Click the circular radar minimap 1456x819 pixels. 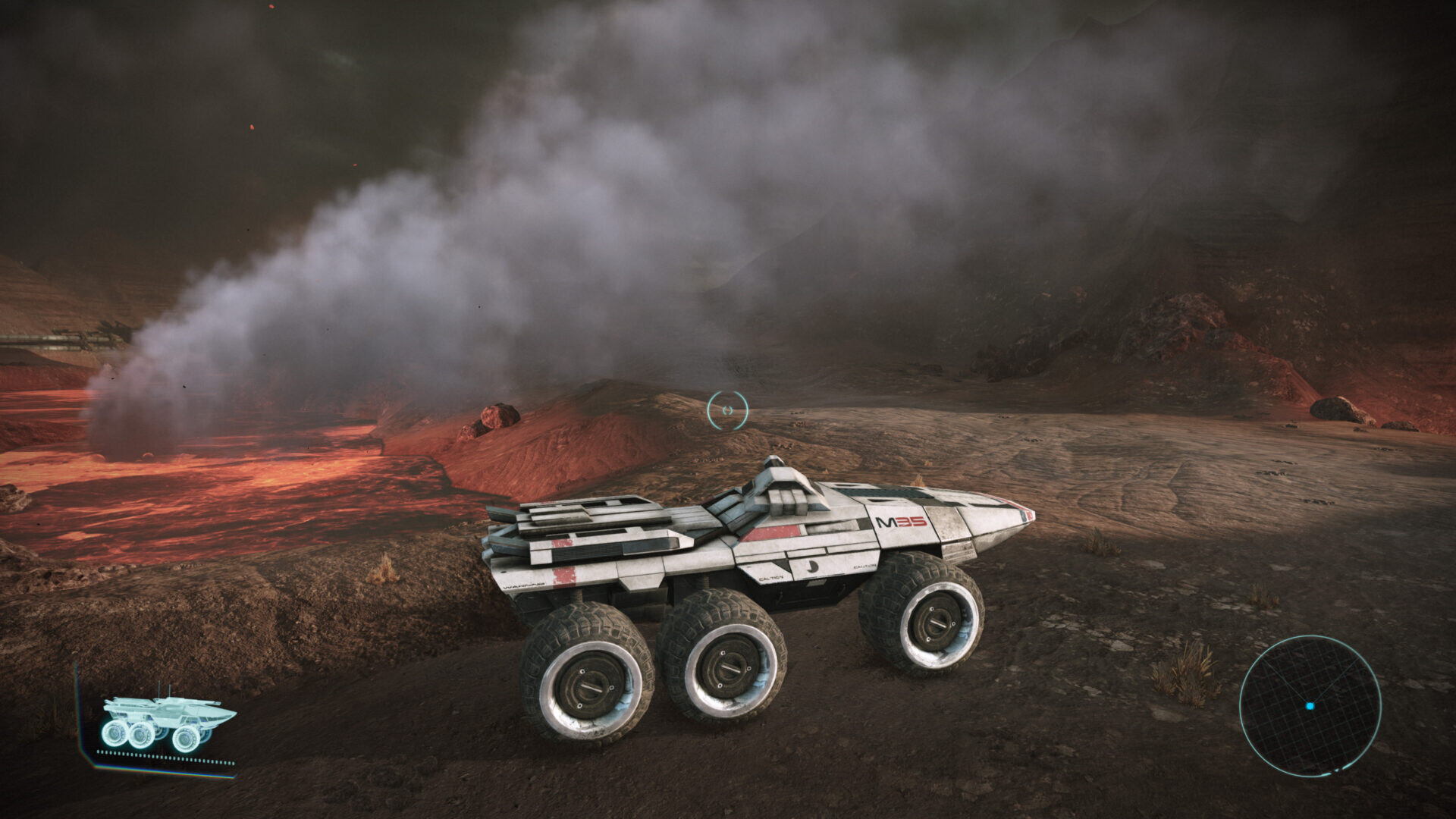point(1310,705)
